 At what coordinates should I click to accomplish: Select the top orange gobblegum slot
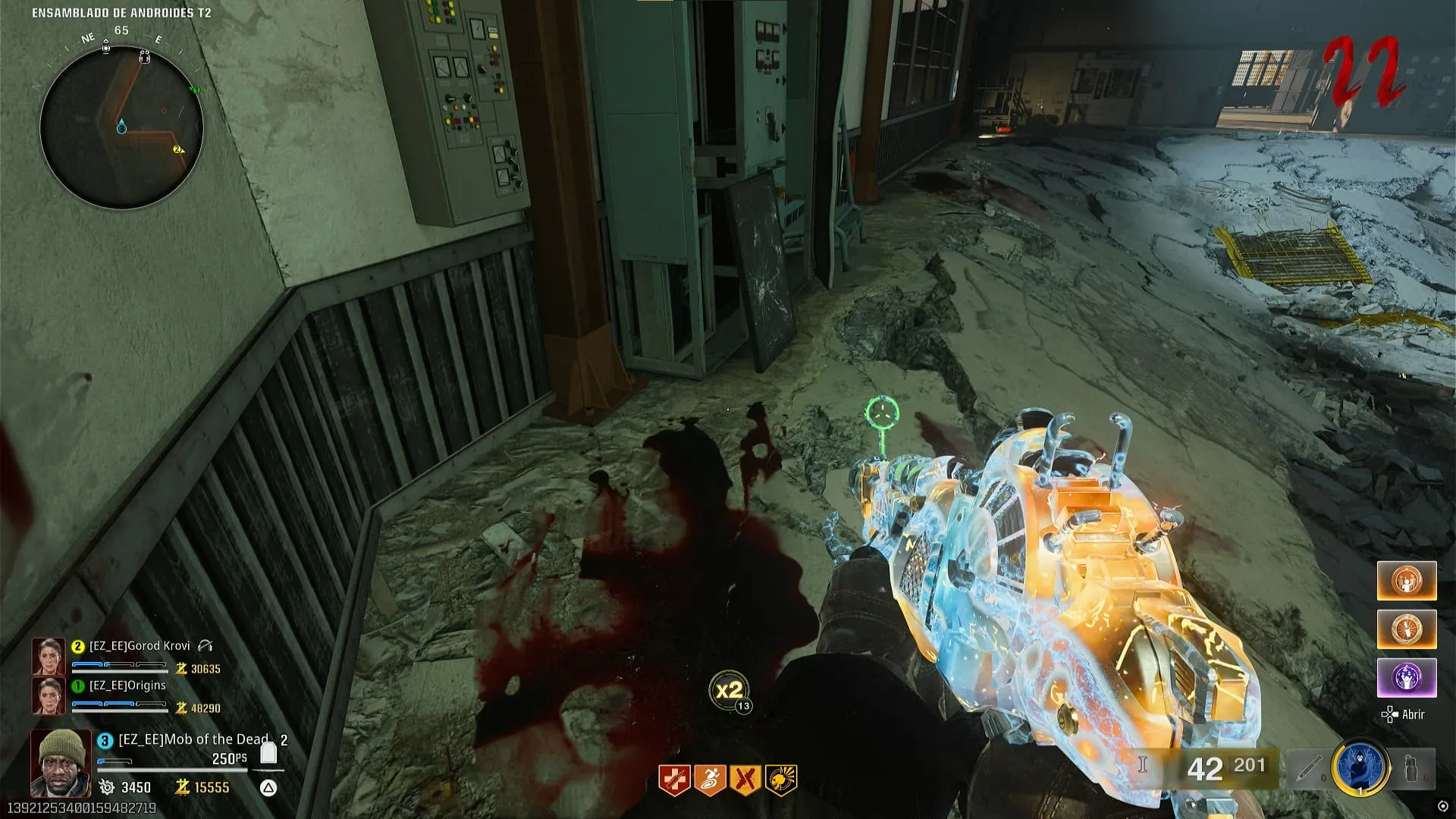pos(1407,582)
